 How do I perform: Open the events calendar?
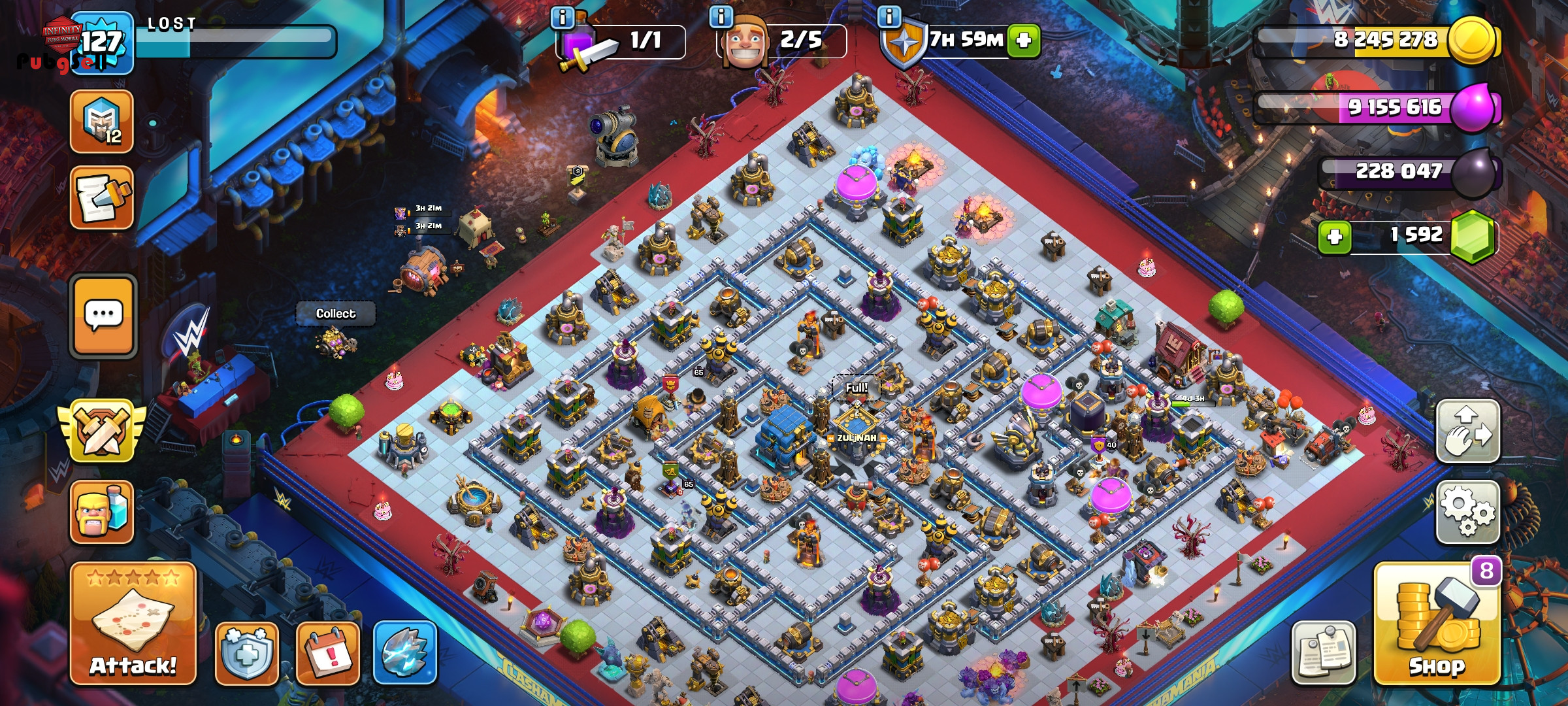328,653
